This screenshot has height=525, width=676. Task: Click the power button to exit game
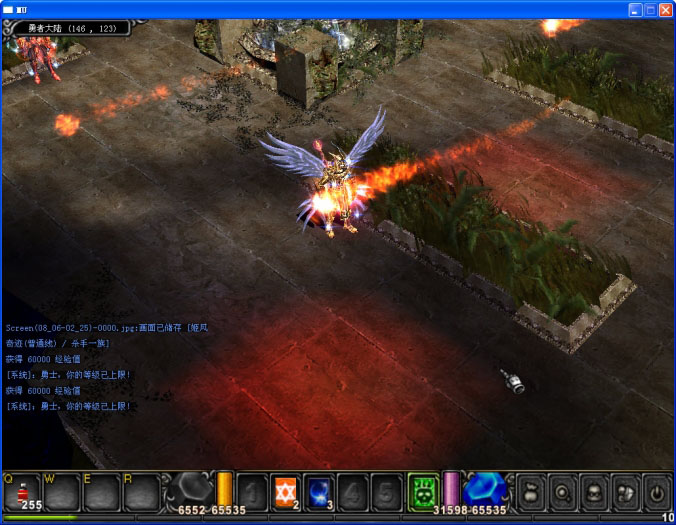tap(656, 493)
